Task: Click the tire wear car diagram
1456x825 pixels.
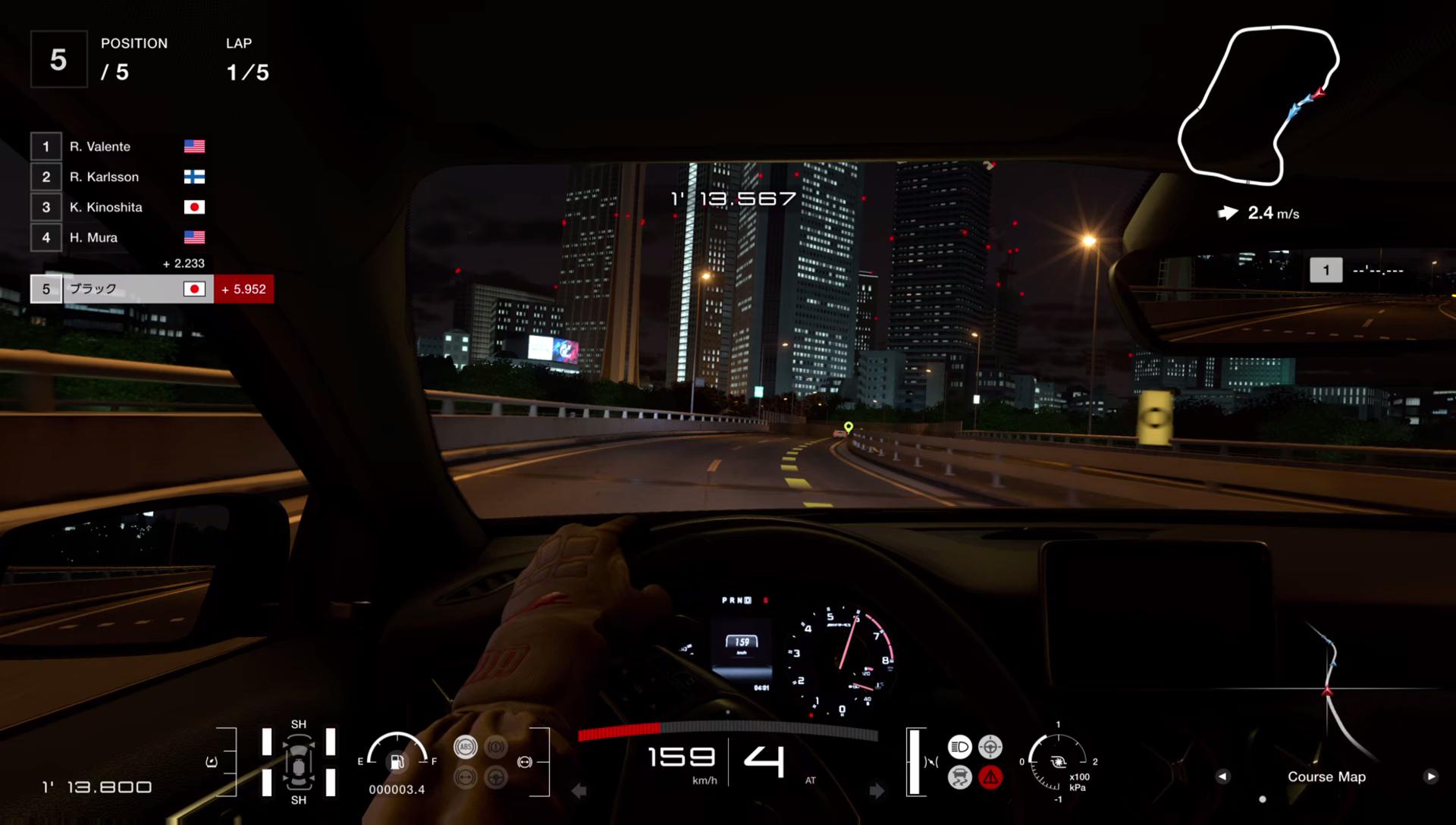Action: [299, 762]
